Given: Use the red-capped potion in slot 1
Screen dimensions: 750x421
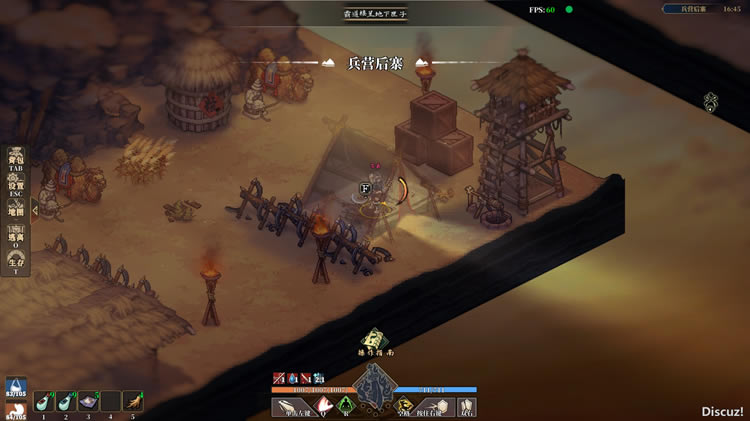Looking at the screenshot, I should 44,401.
